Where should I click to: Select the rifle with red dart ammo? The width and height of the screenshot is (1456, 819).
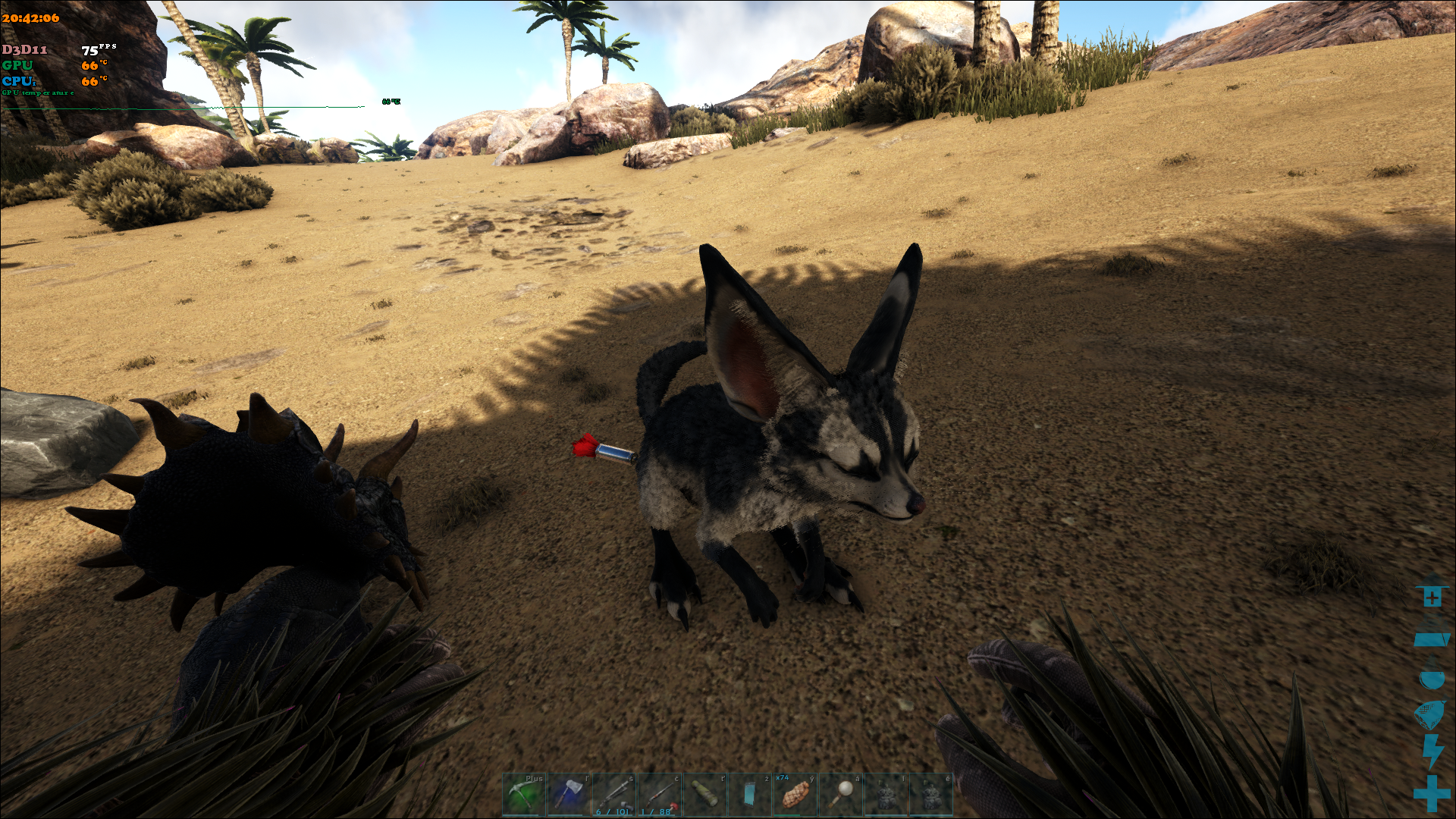(x=660, y=794)
